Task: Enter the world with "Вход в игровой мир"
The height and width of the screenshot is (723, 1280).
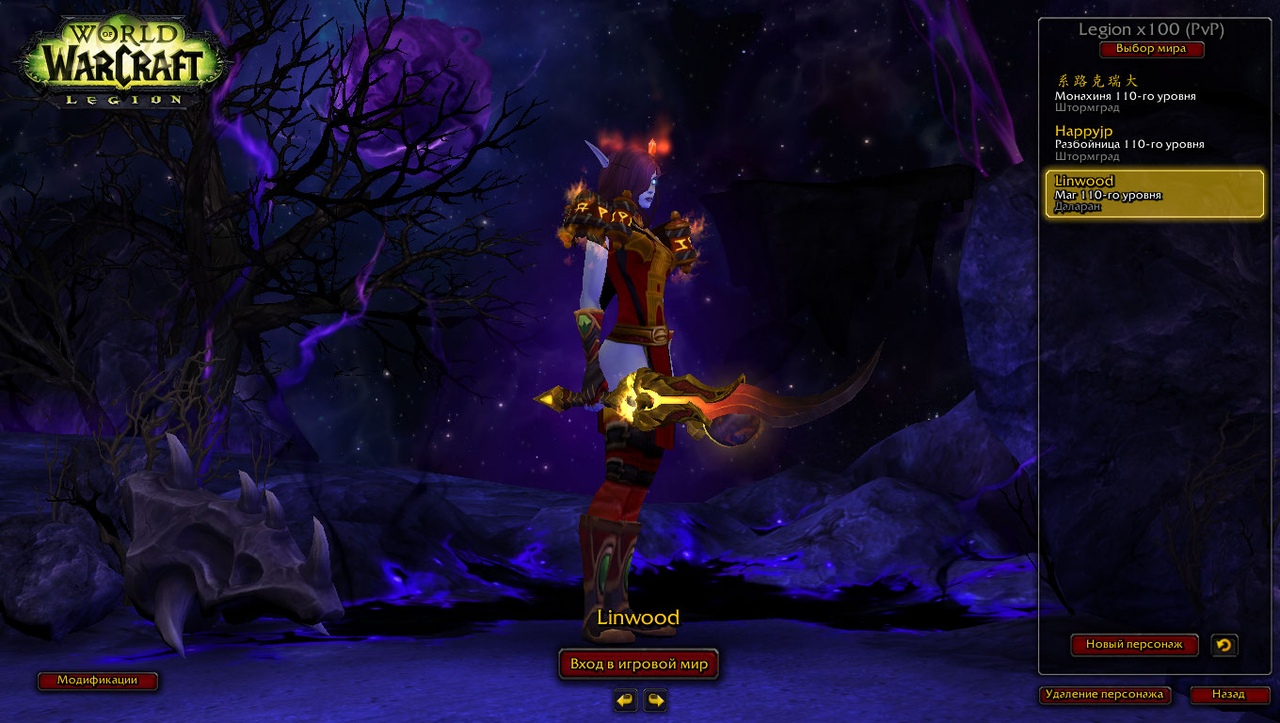Action: tap(638, 664)
